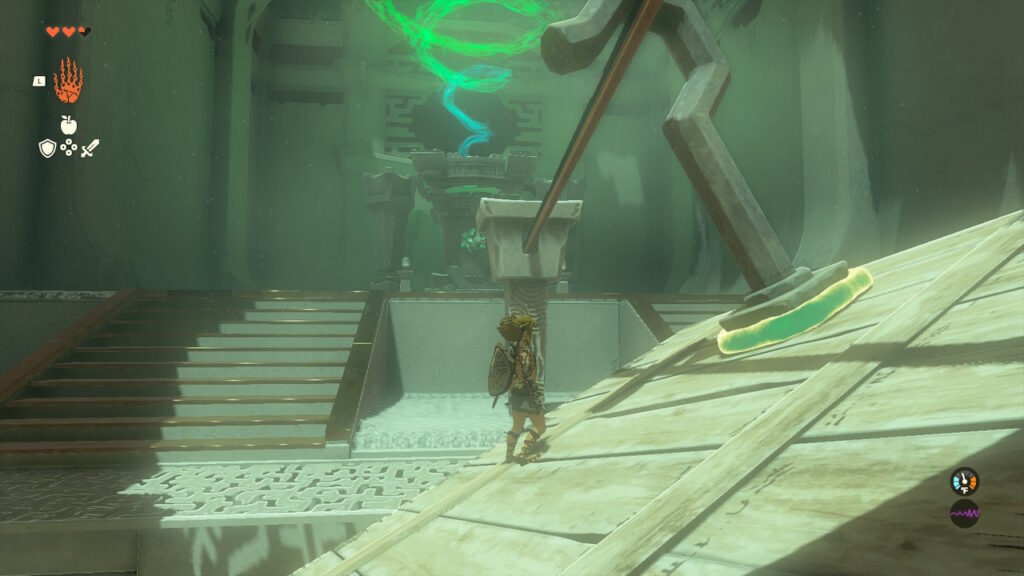Select the apple item quick-menu icon
Image resolution: width=1024 pixels, height=576 pixels.
68,124
